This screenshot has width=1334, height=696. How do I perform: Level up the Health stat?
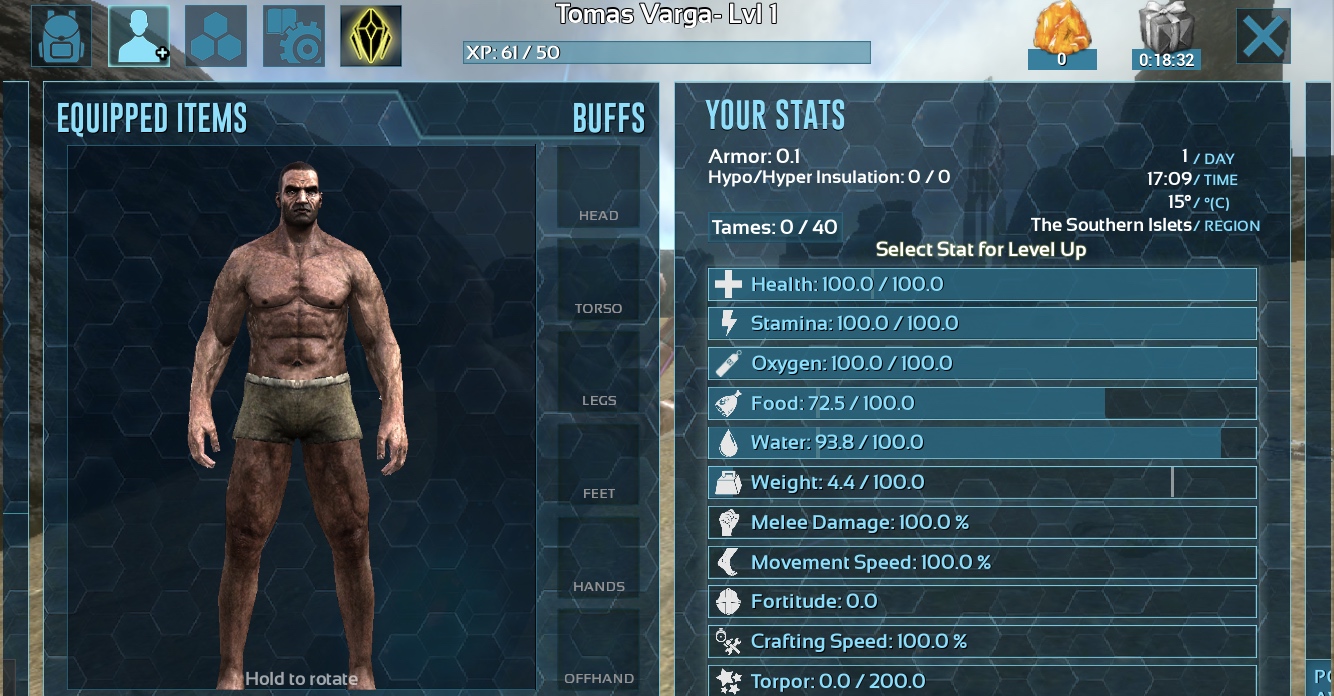click(x=982, y=285)
